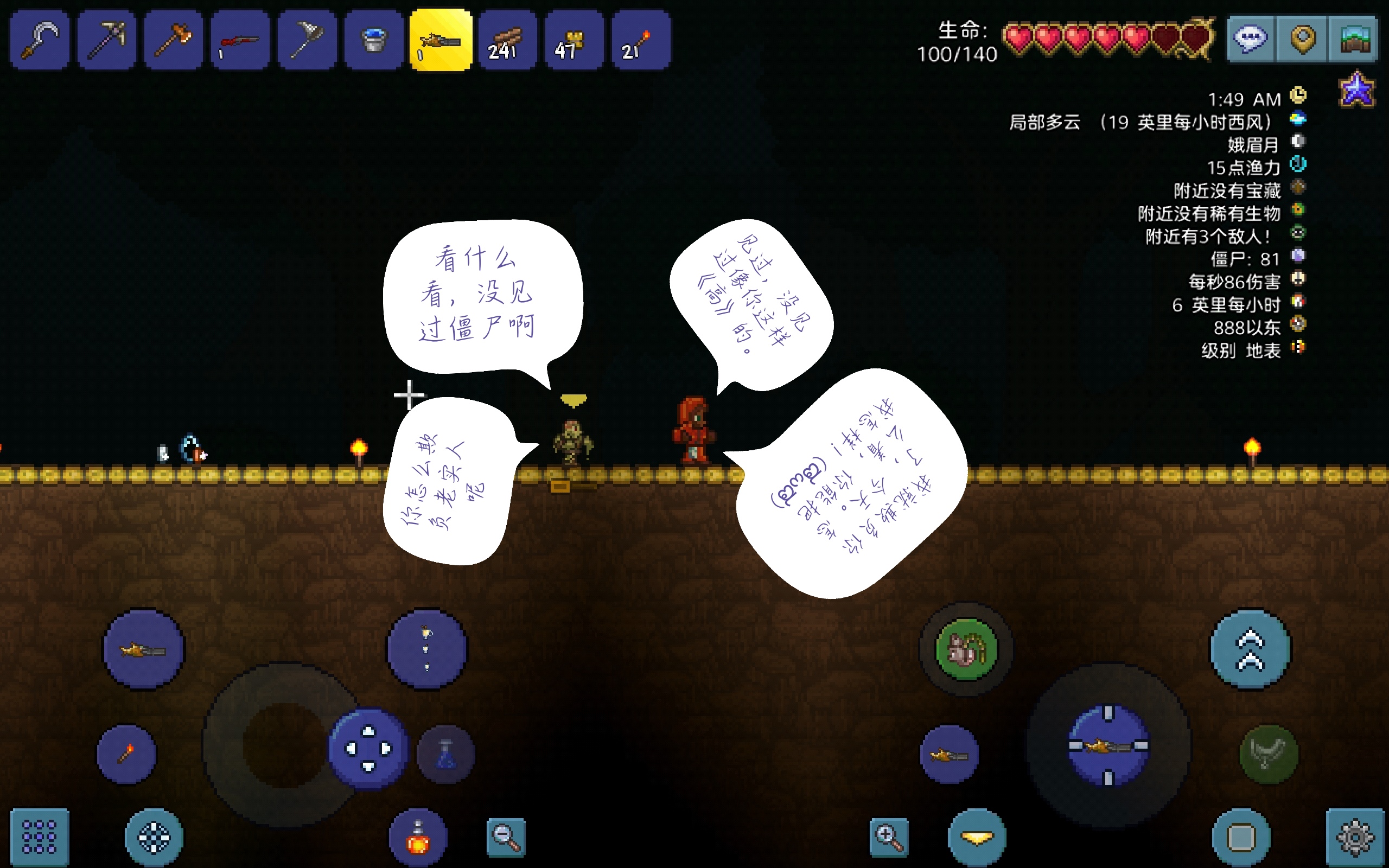The image size is (1389, 868).
Task: Use the quick heal red potion button
Action: [x=418, y=838]
